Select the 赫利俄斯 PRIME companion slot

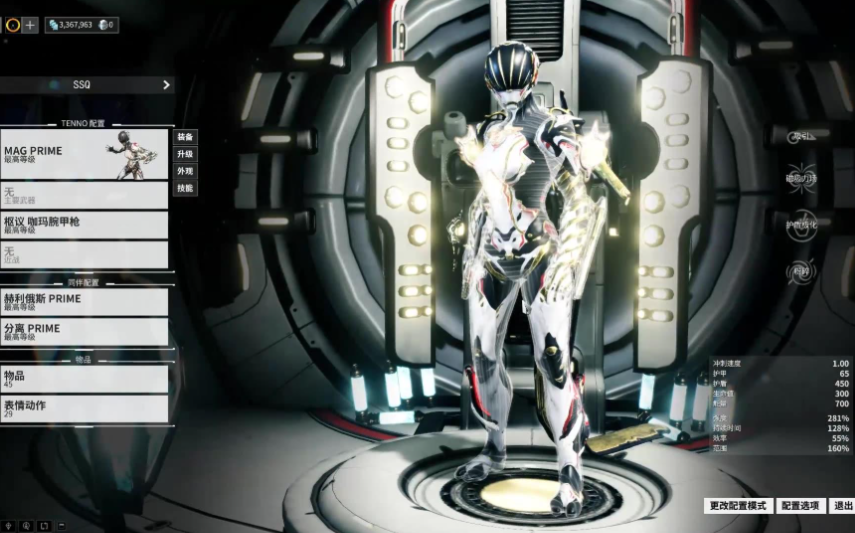[x=84, y=302]
